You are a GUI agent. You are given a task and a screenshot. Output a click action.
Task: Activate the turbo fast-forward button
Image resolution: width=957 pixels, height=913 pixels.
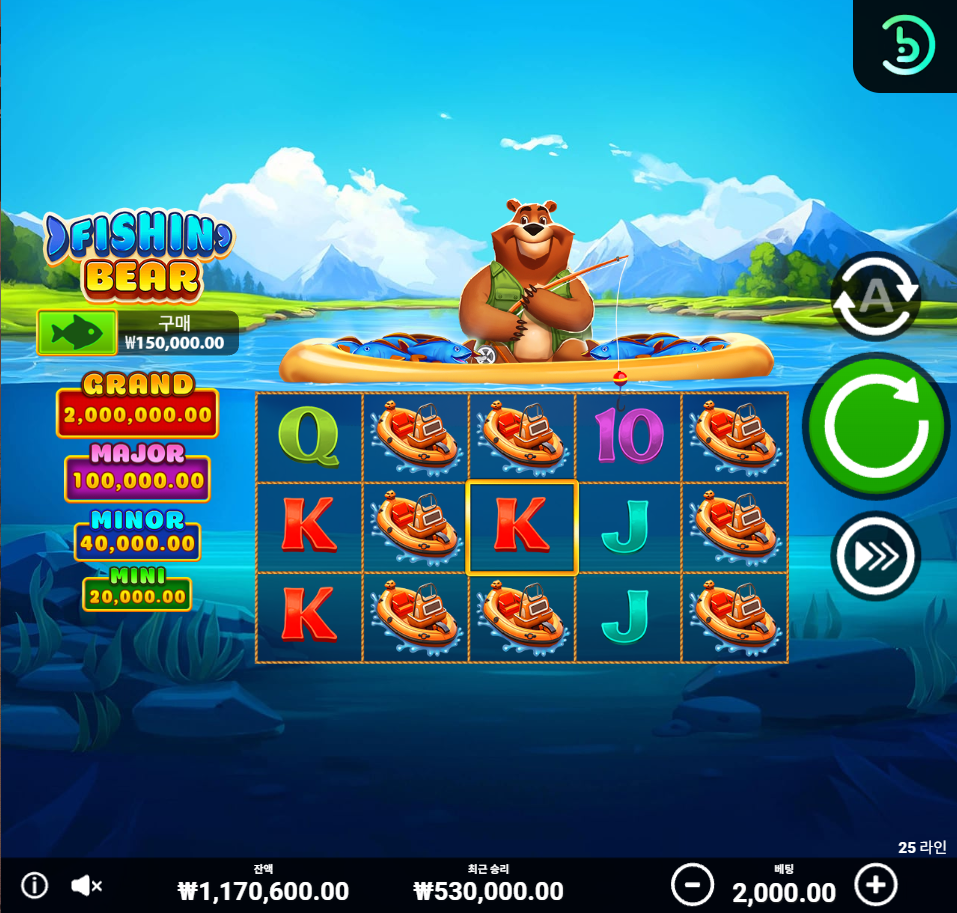pyautogui.click(x=875, y=556)
